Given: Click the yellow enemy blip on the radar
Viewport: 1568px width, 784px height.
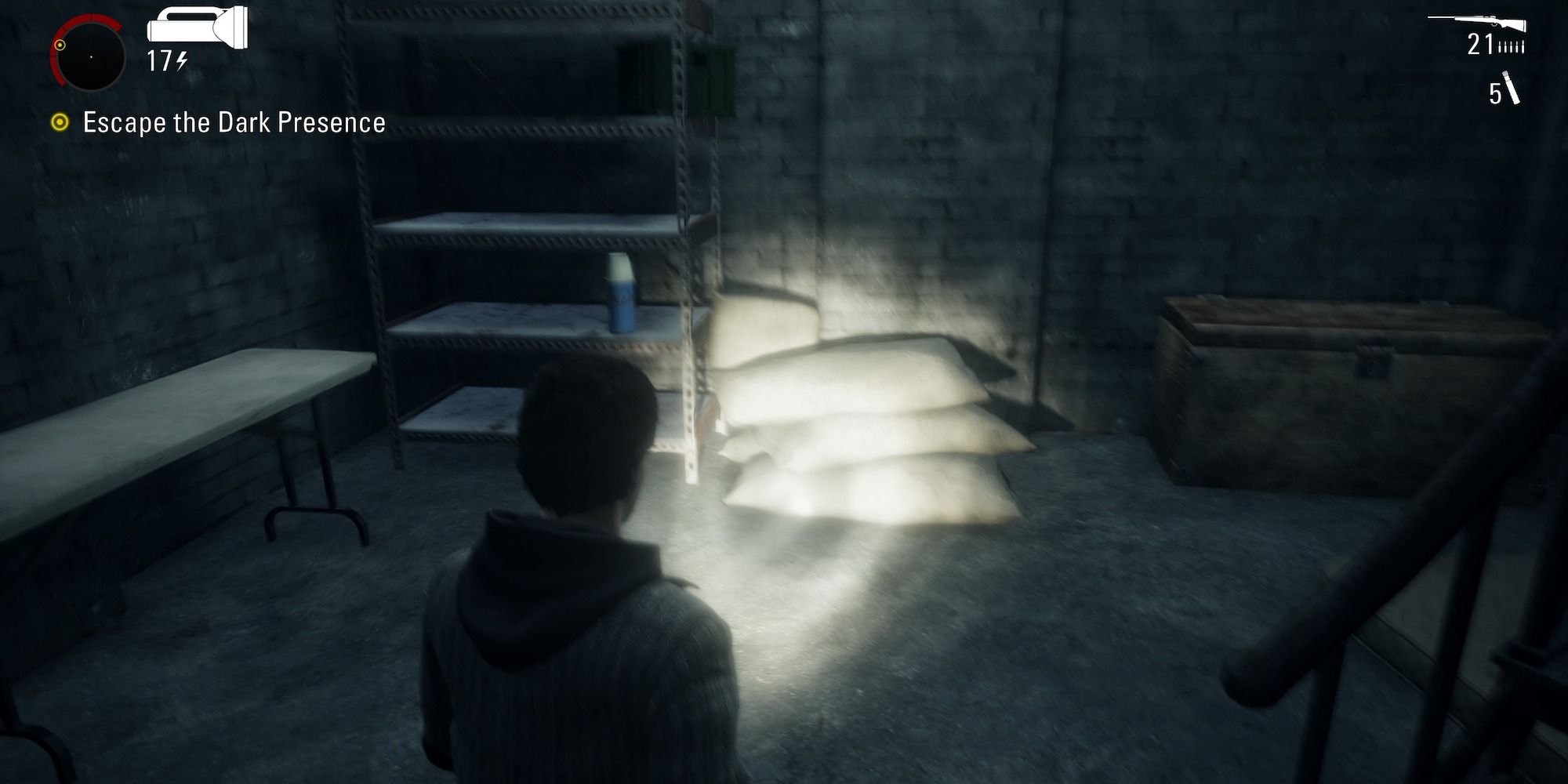Looking at the screenshot, I should (x=60, y=45).
